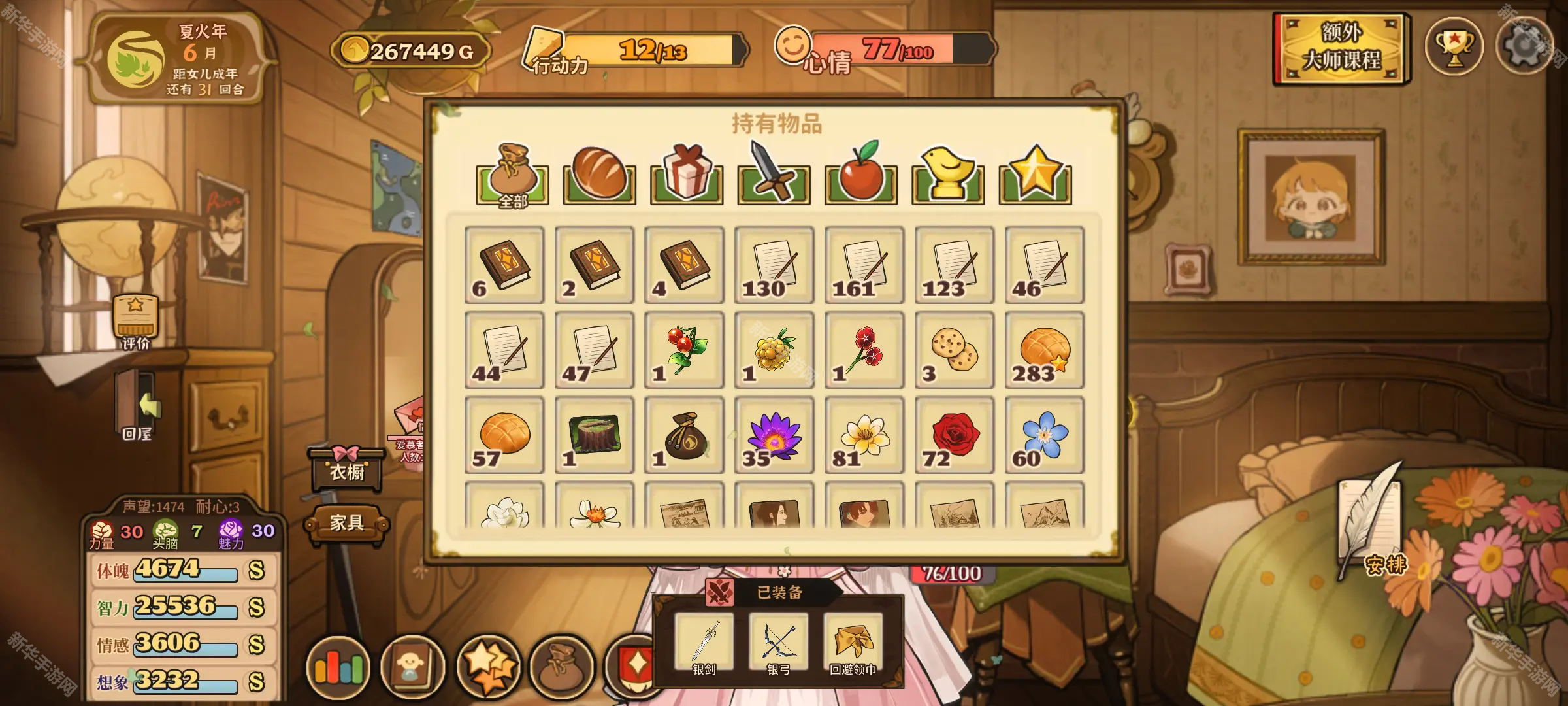The height and width of the screenshot is (706, 1568).
Task: Select the equipped 银弓 silver bow
Action: [x=778, y=644]
